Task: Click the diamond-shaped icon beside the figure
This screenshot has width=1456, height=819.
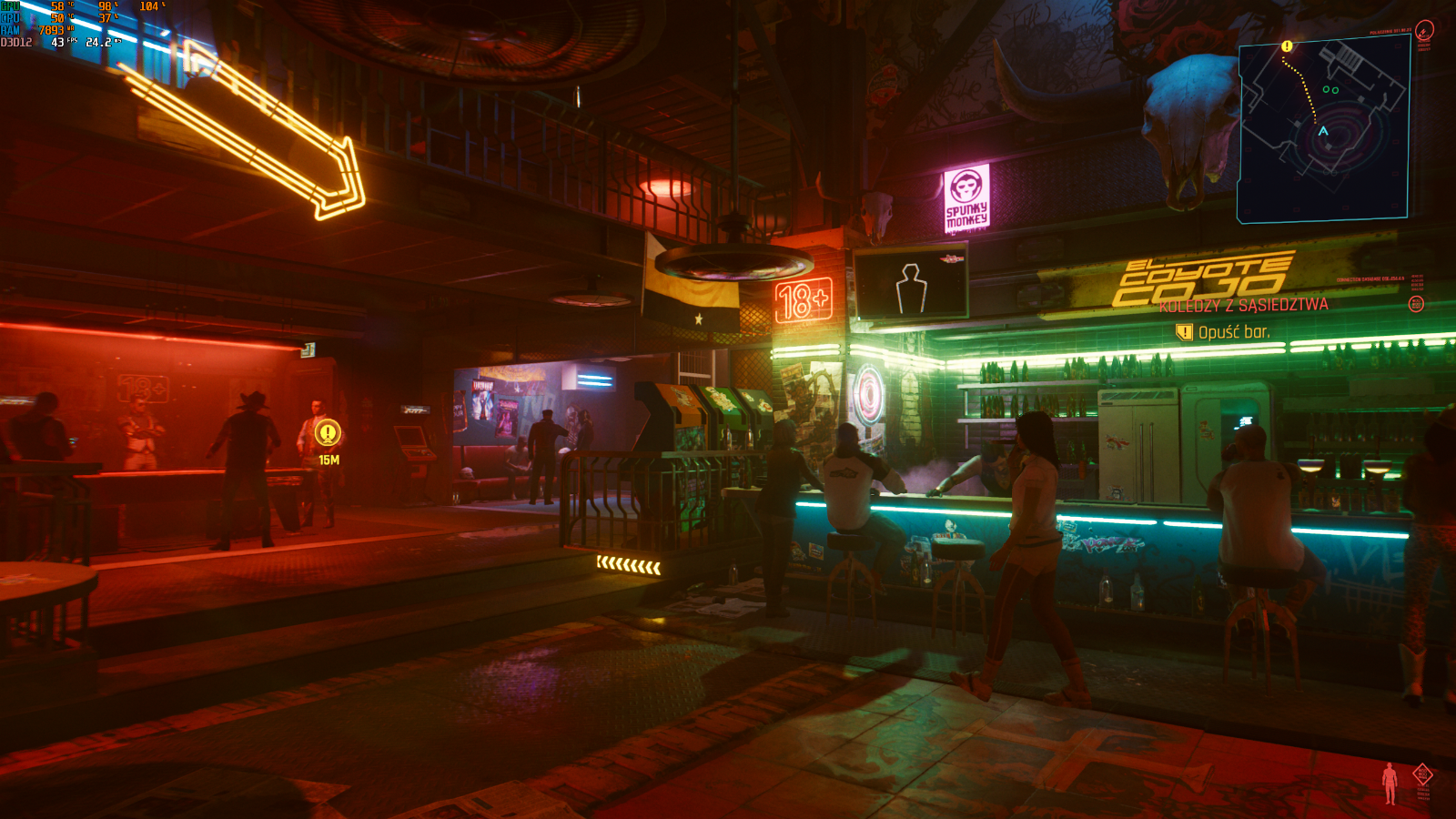Action: [x=1422, y=774]
